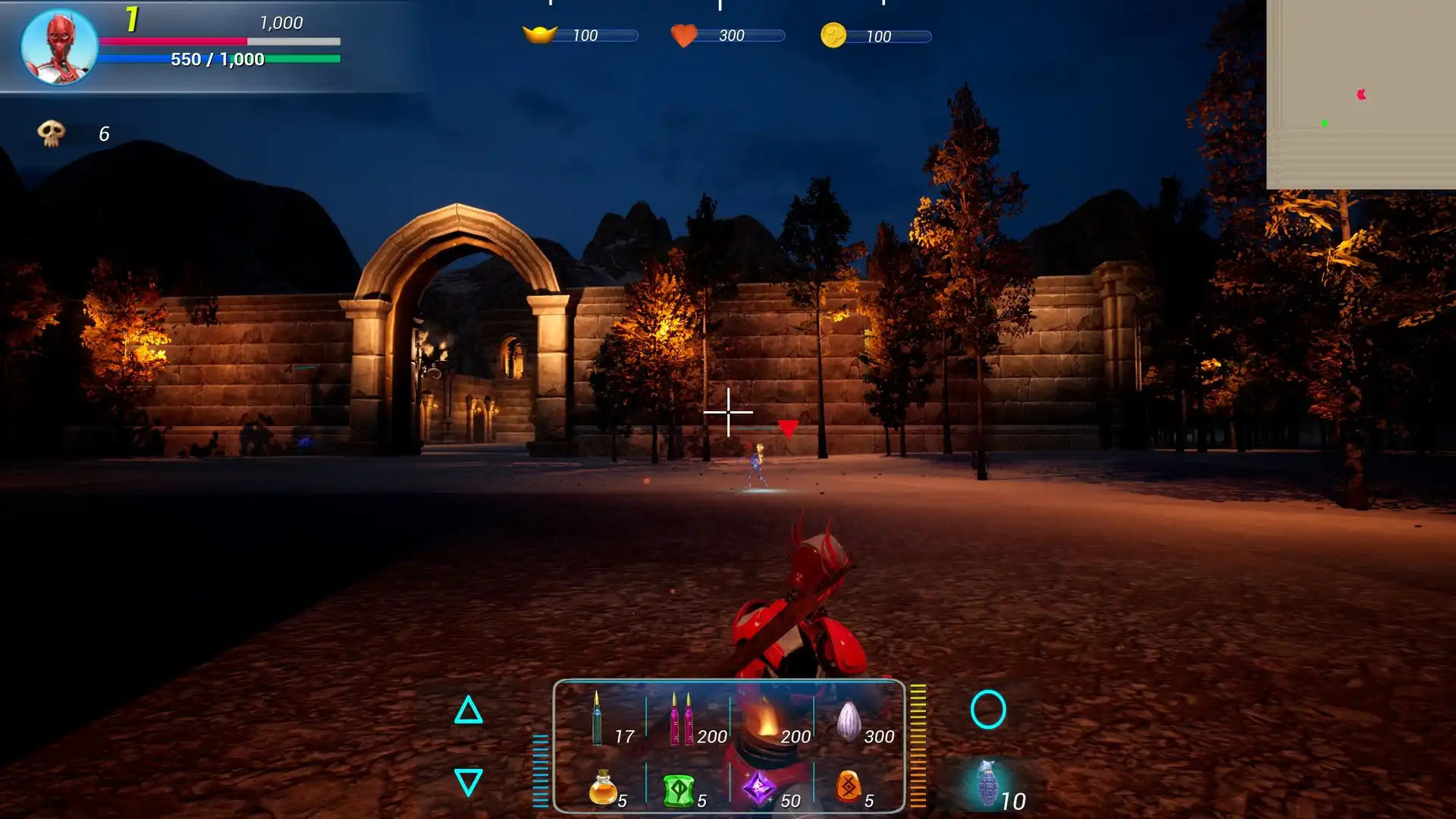The height and width of the screenshot is (819, 1456).
Task: Select the orange rune stone item
Action: pos(849,789)
